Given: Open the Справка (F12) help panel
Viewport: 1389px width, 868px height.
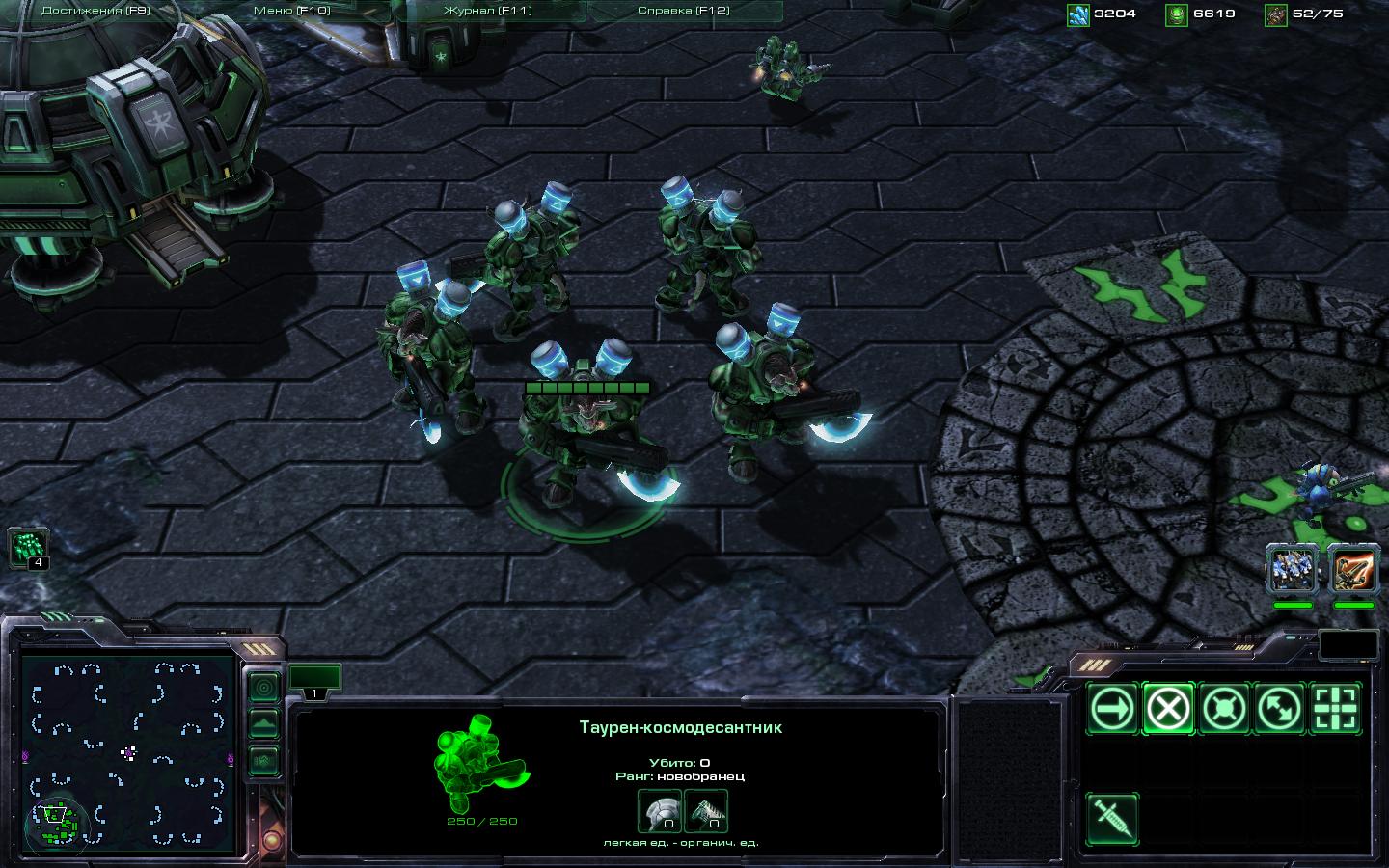Looking at the screenshot, I should (x=683, y=11).
